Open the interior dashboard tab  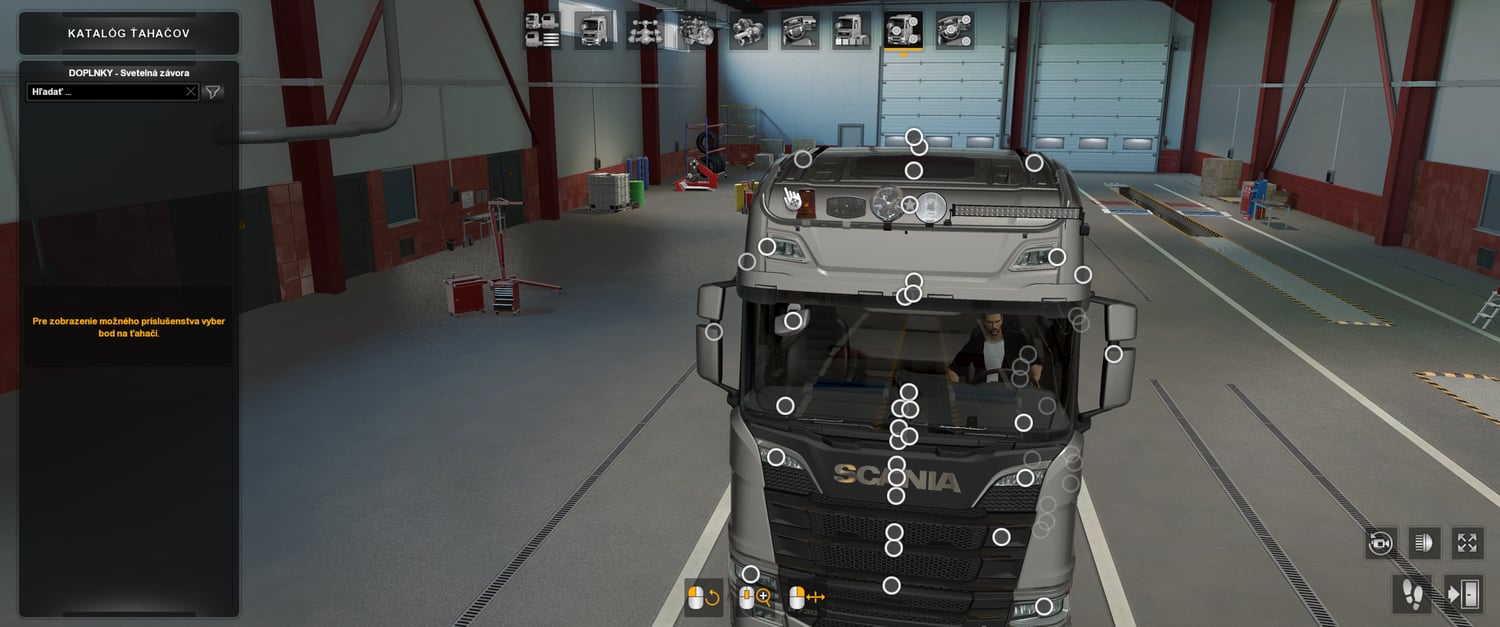pyautogui.click(x=800, y=31)
